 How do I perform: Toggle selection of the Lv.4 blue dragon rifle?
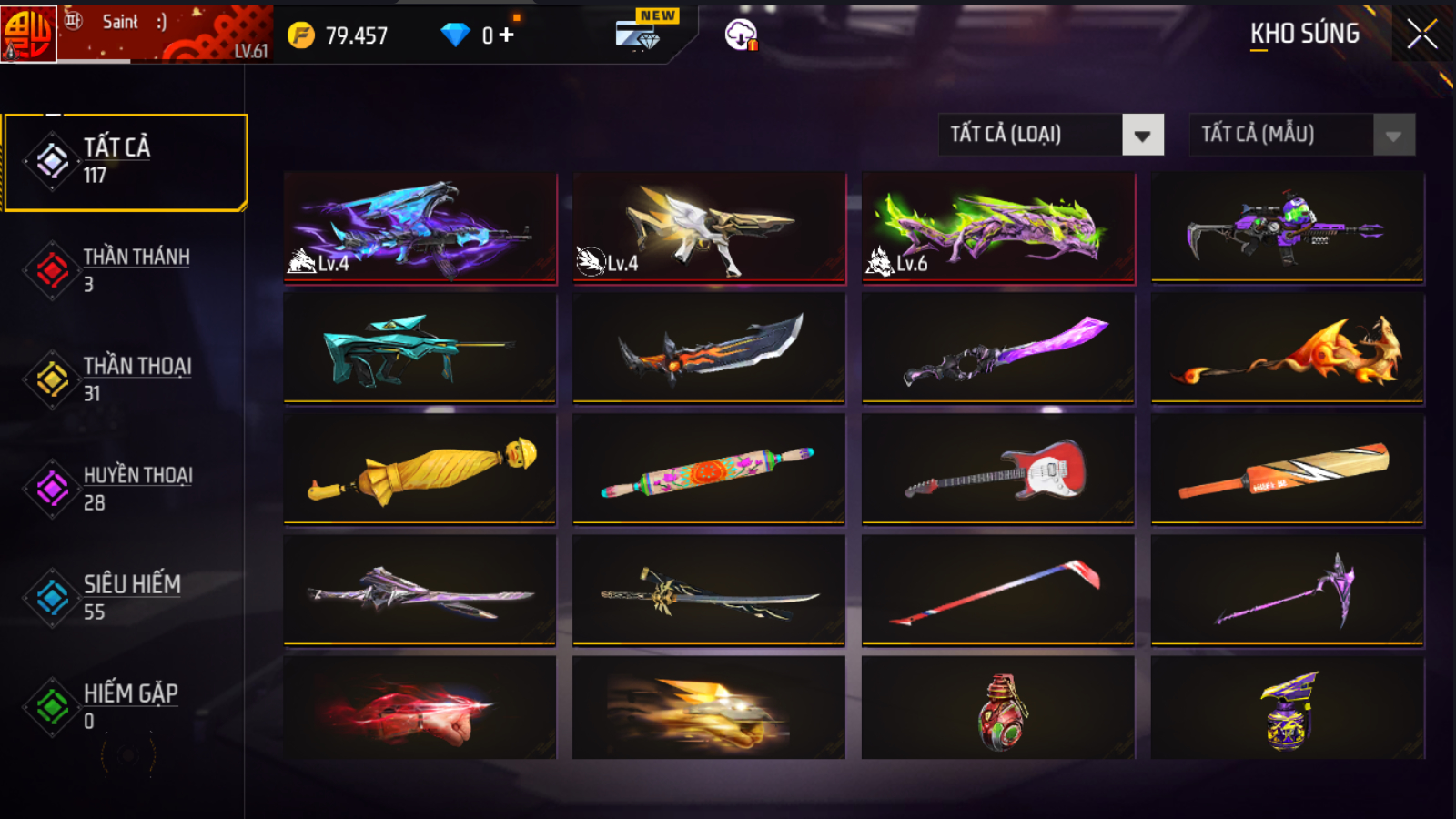[420, 227]
